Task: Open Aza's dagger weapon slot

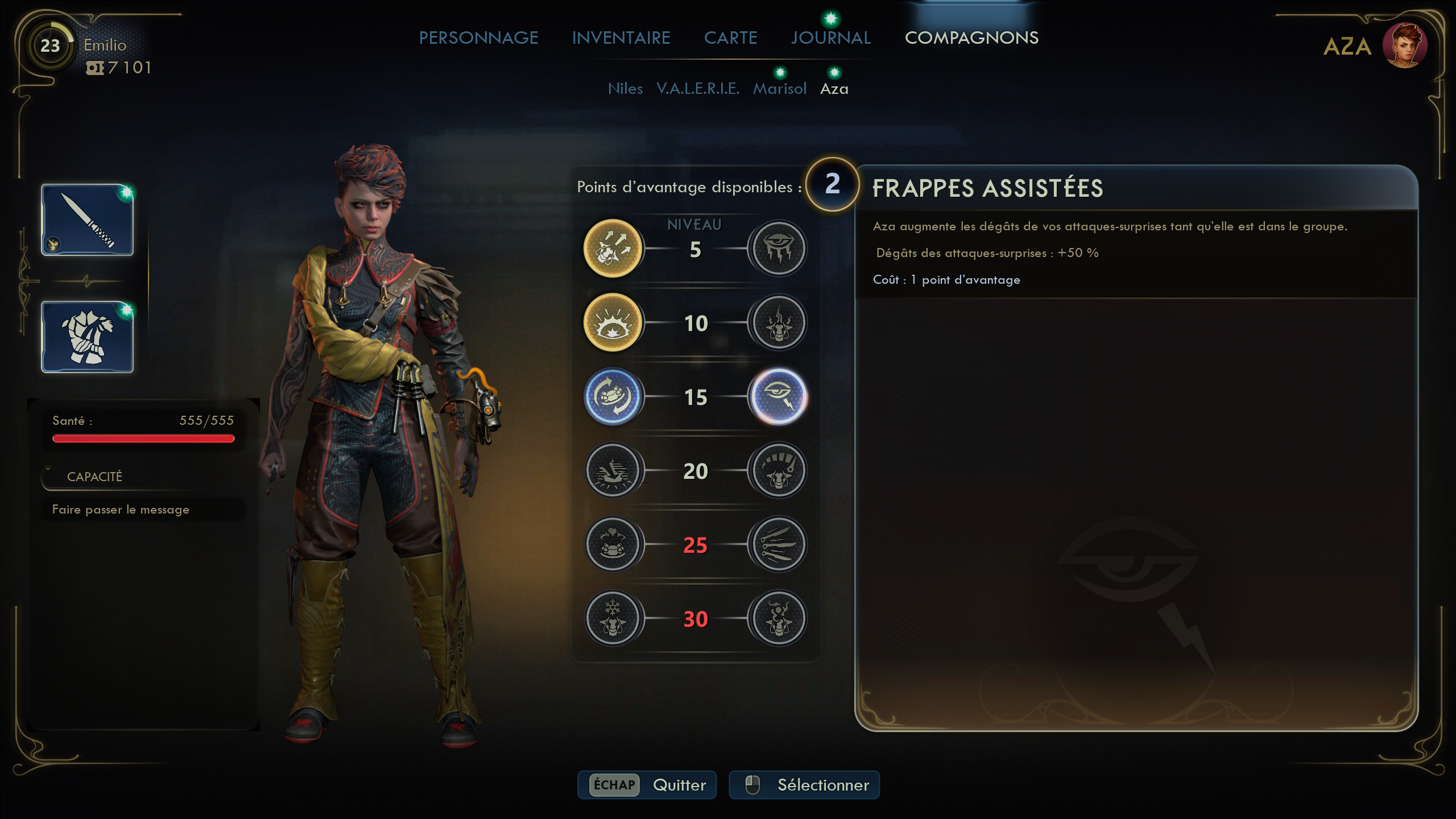Action: point(88,220)
